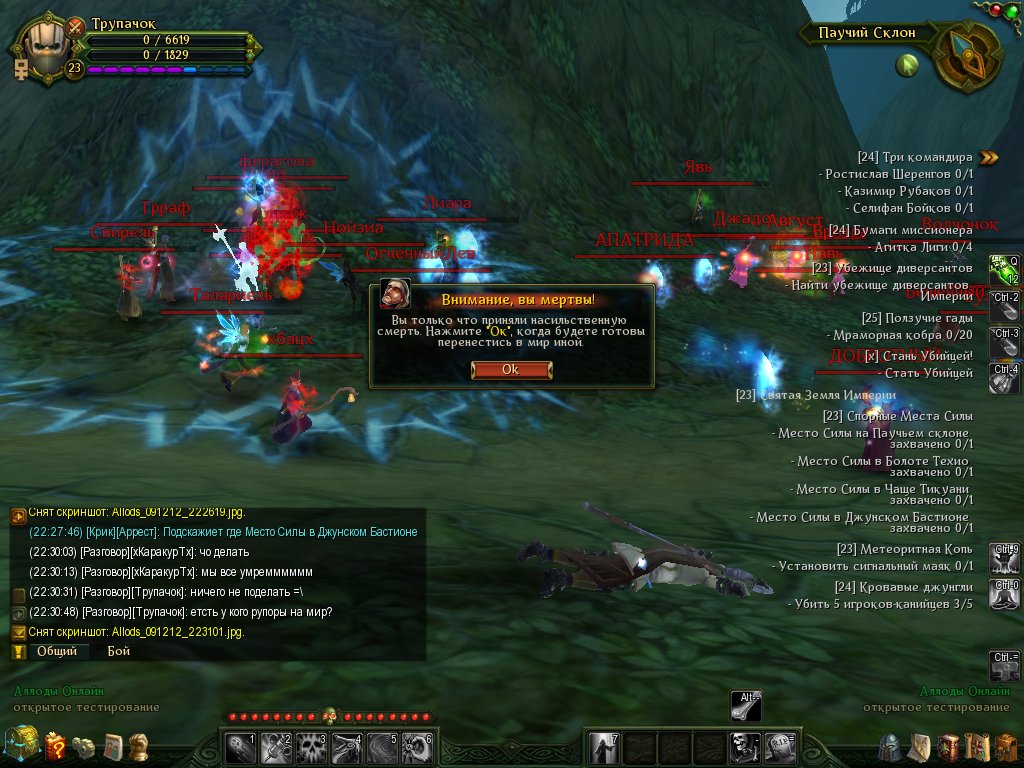Viewport: 1024px width, 768px height.
Task: Switch to the Бой chat tab
Action: pyautogui.click(x=119, y=651)
